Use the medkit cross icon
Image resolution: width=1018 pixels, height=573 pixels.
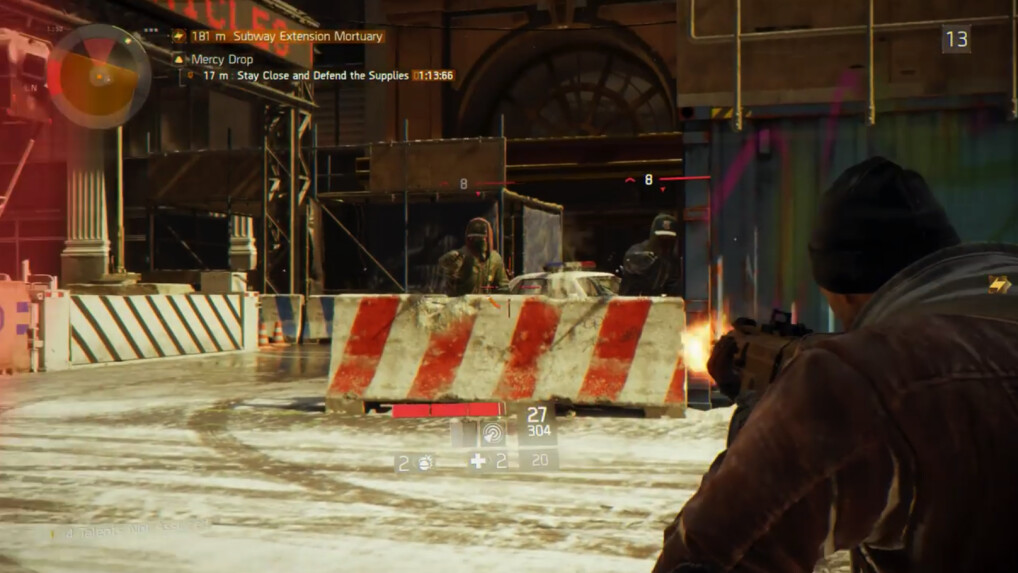tap(478, 461)
